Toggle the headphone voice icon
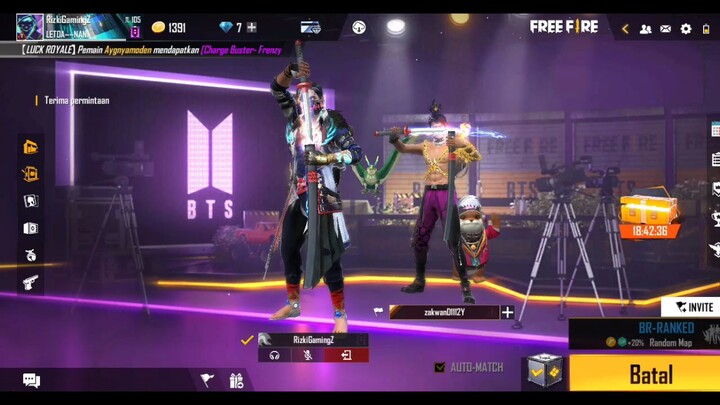This screenshot has width=720, height=405. (272, 355)
